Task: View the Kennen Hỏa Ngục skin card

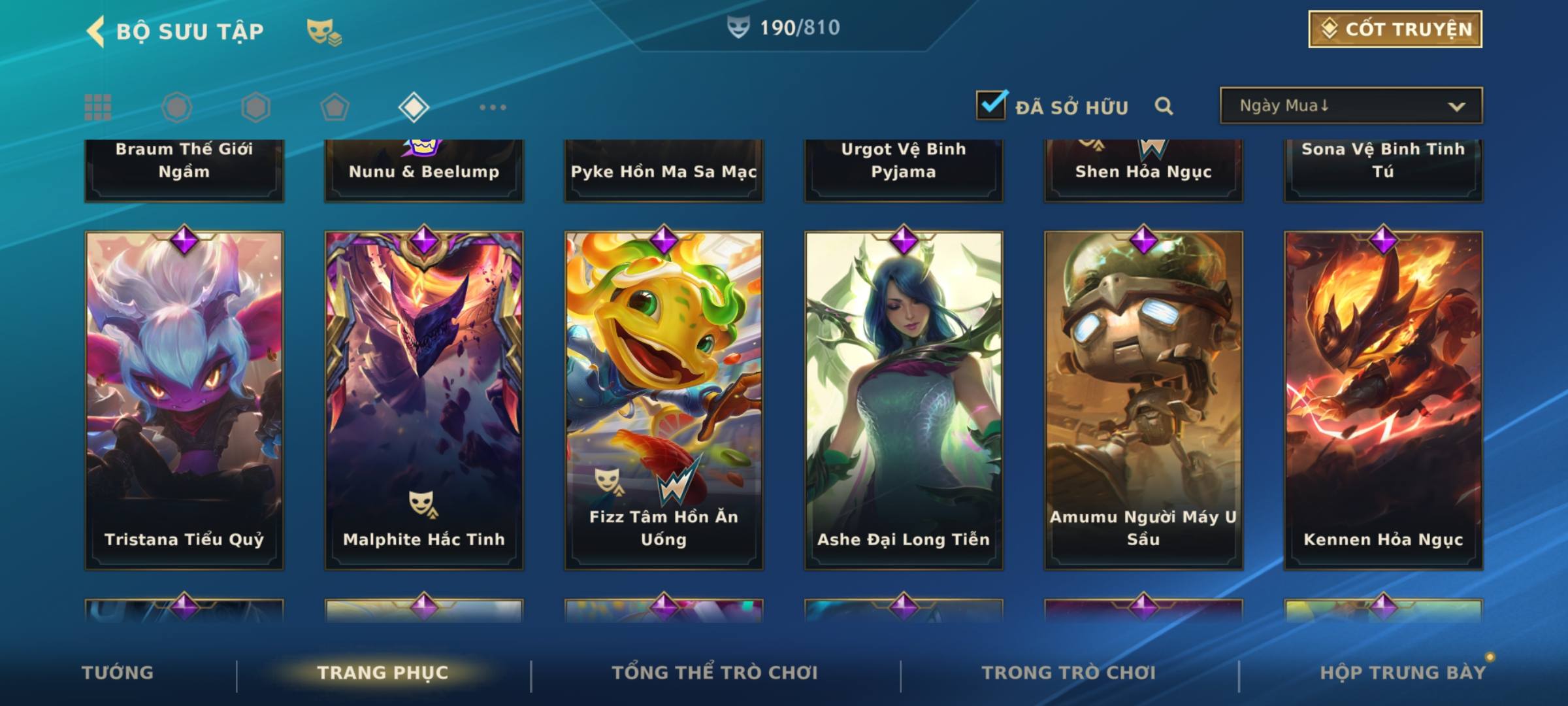Action: click(x=1383, y=400)
